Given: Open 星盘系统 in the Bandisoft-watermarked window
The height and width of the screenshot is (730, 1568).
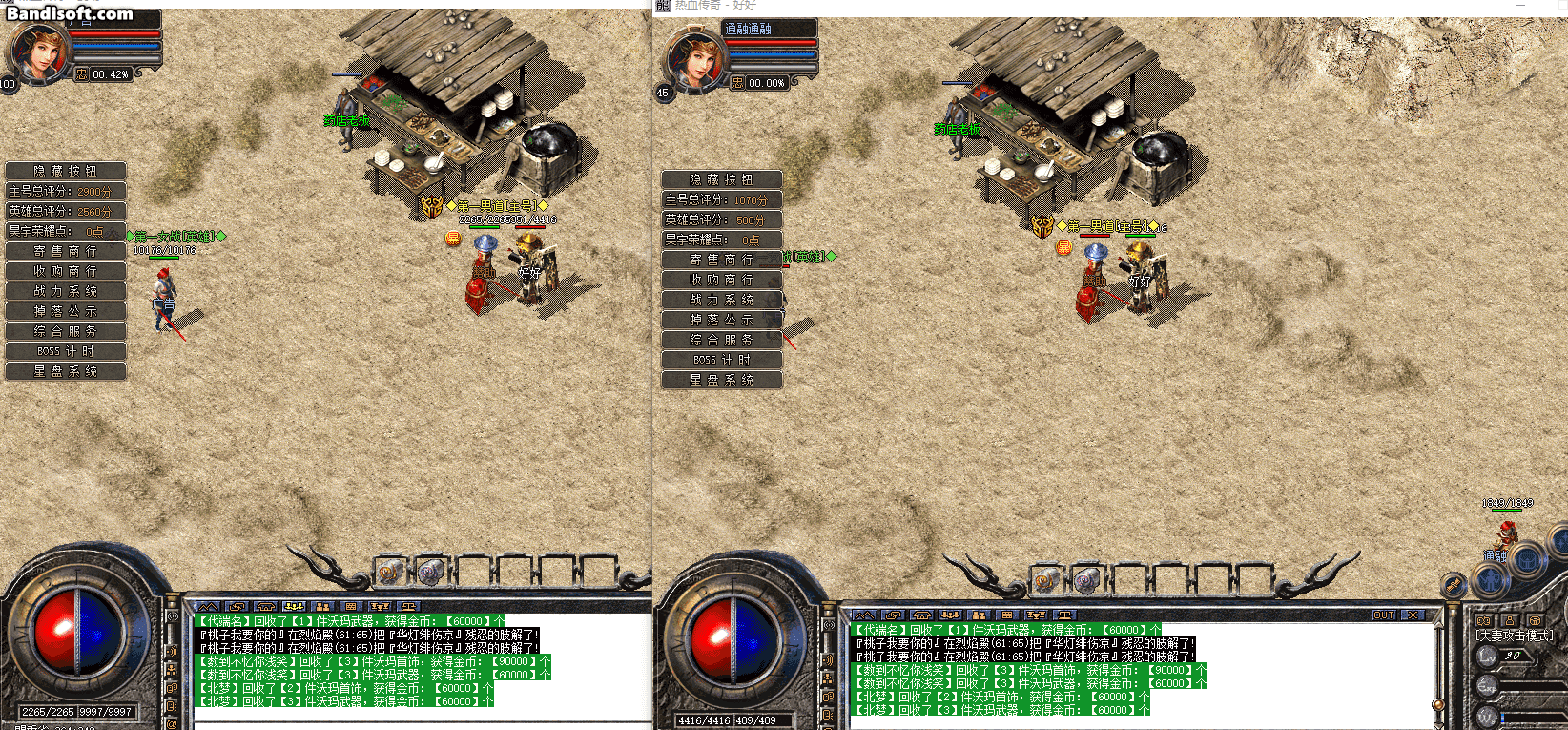Looking at the screenshot, I should (65, 371).
